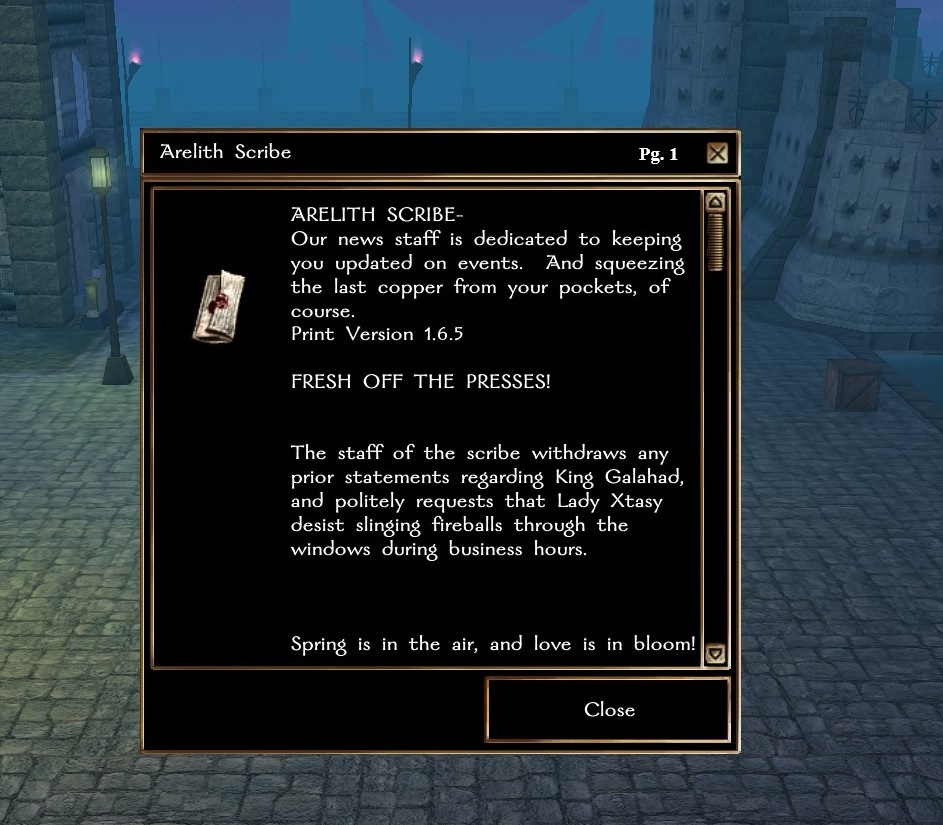Image resolution: width=943 pixels, height=825 pixels.
Task: Click the Close button
Action: 608,710
